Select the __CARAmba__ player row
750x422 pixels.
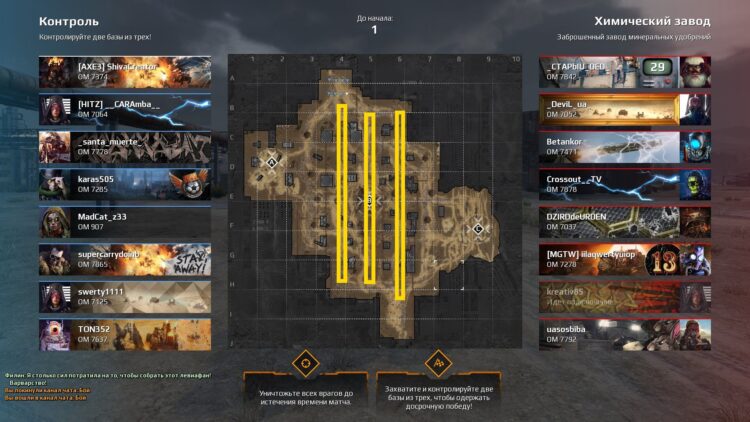point(125,109)
